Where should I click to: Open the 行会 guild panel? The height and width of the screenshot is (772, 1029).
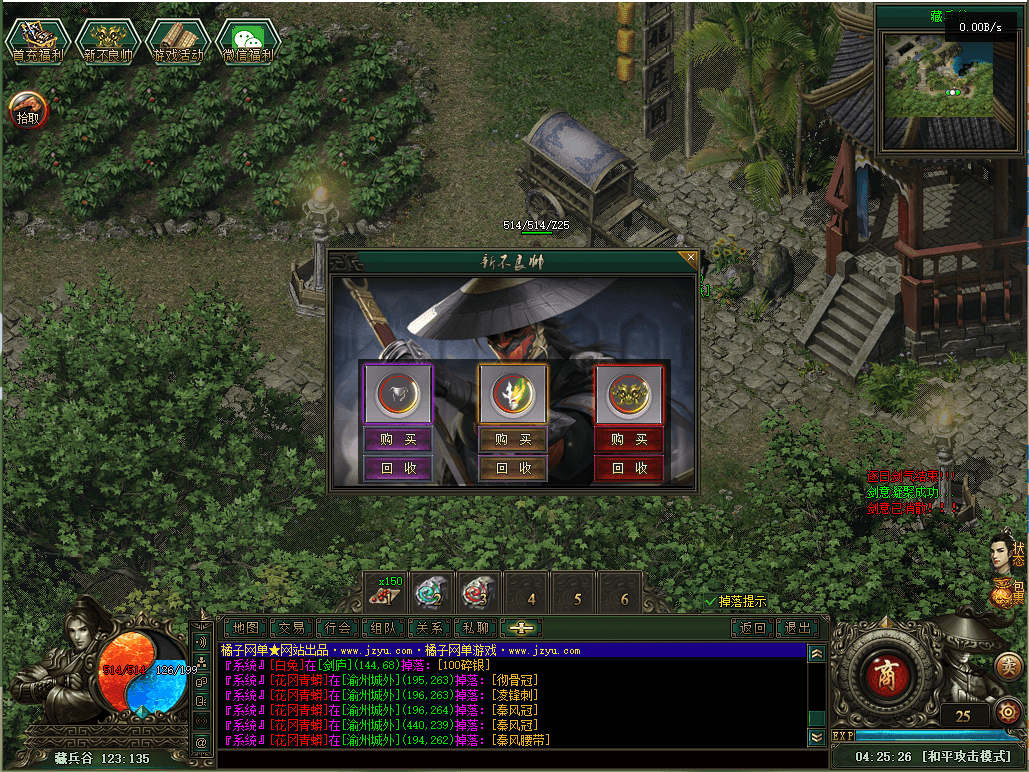click(338, 628)
